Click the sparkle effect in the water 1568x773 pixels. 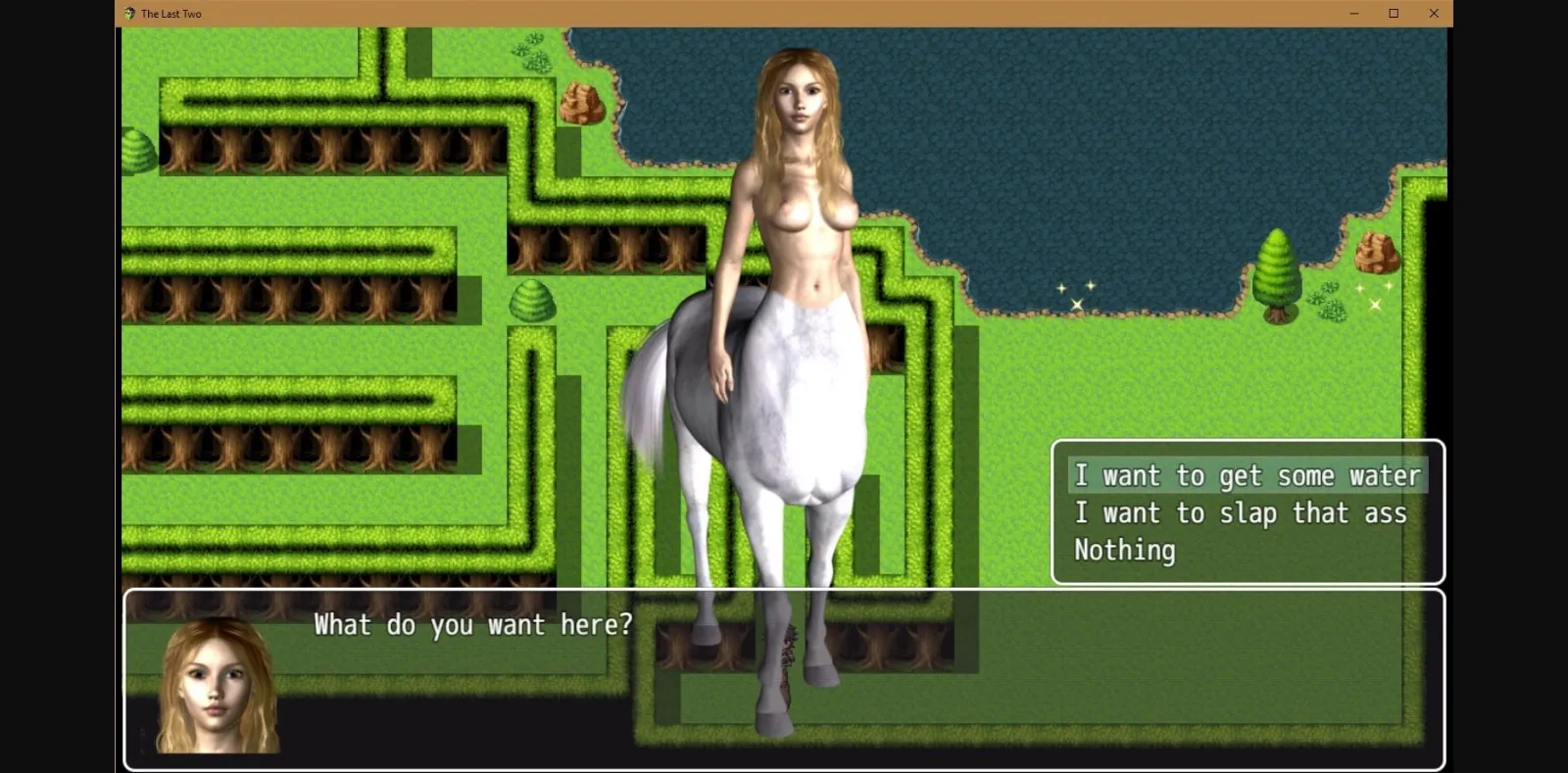(1075, 291)
